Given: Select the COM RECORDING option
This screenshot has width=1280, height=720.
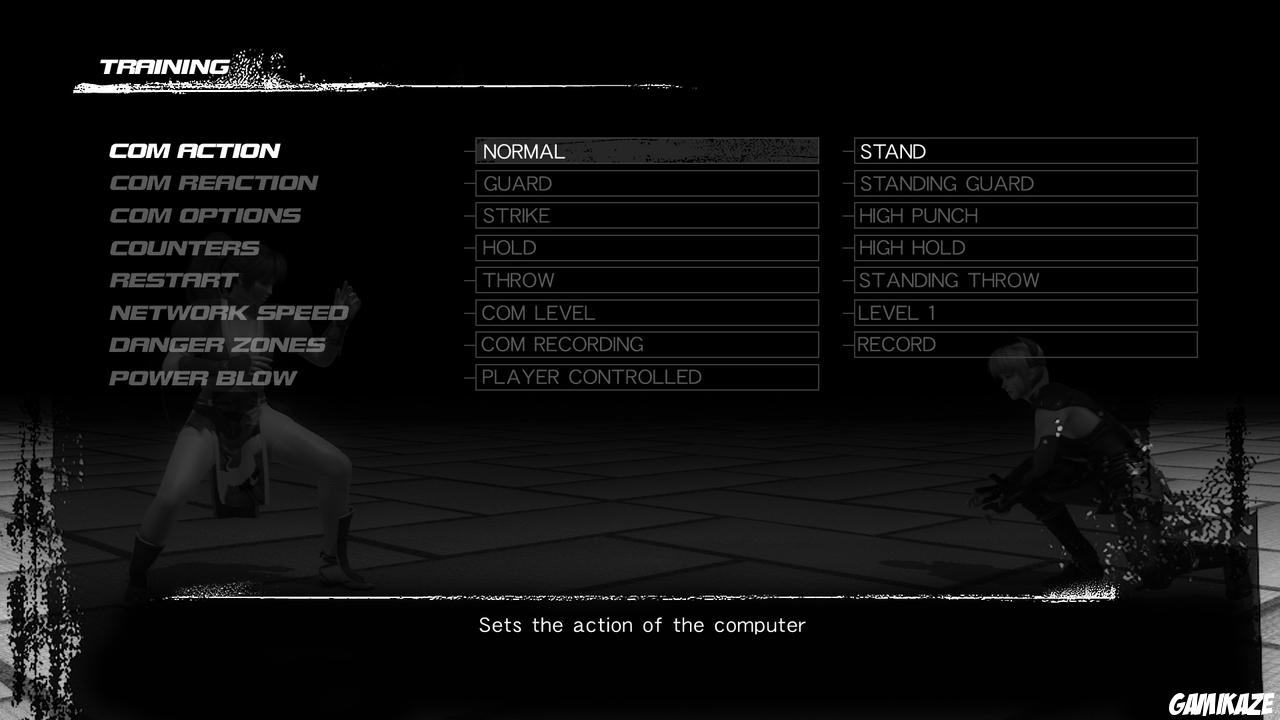Looking at the screenshot, I should coord(646,344).
